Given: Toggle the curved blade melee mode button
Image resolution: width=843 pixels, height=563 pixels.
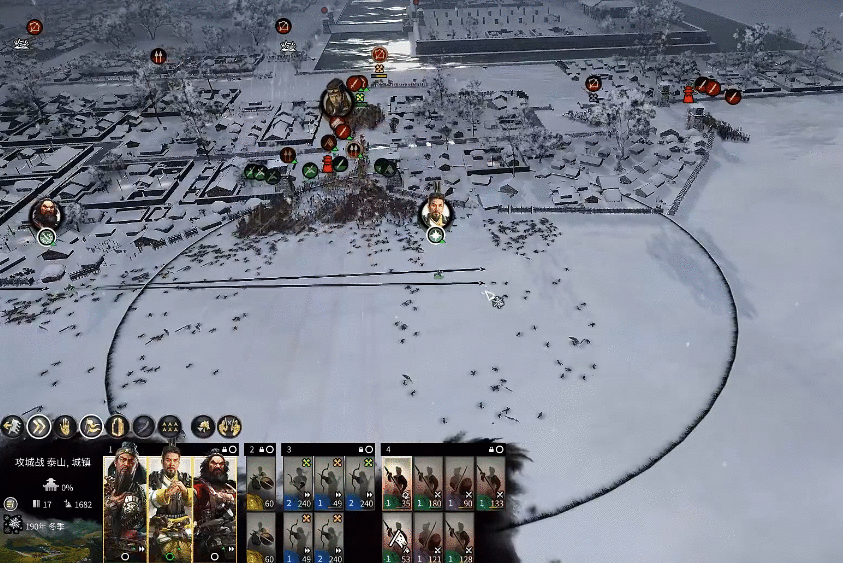Looking at the screenshot, I should coord(143,427).
